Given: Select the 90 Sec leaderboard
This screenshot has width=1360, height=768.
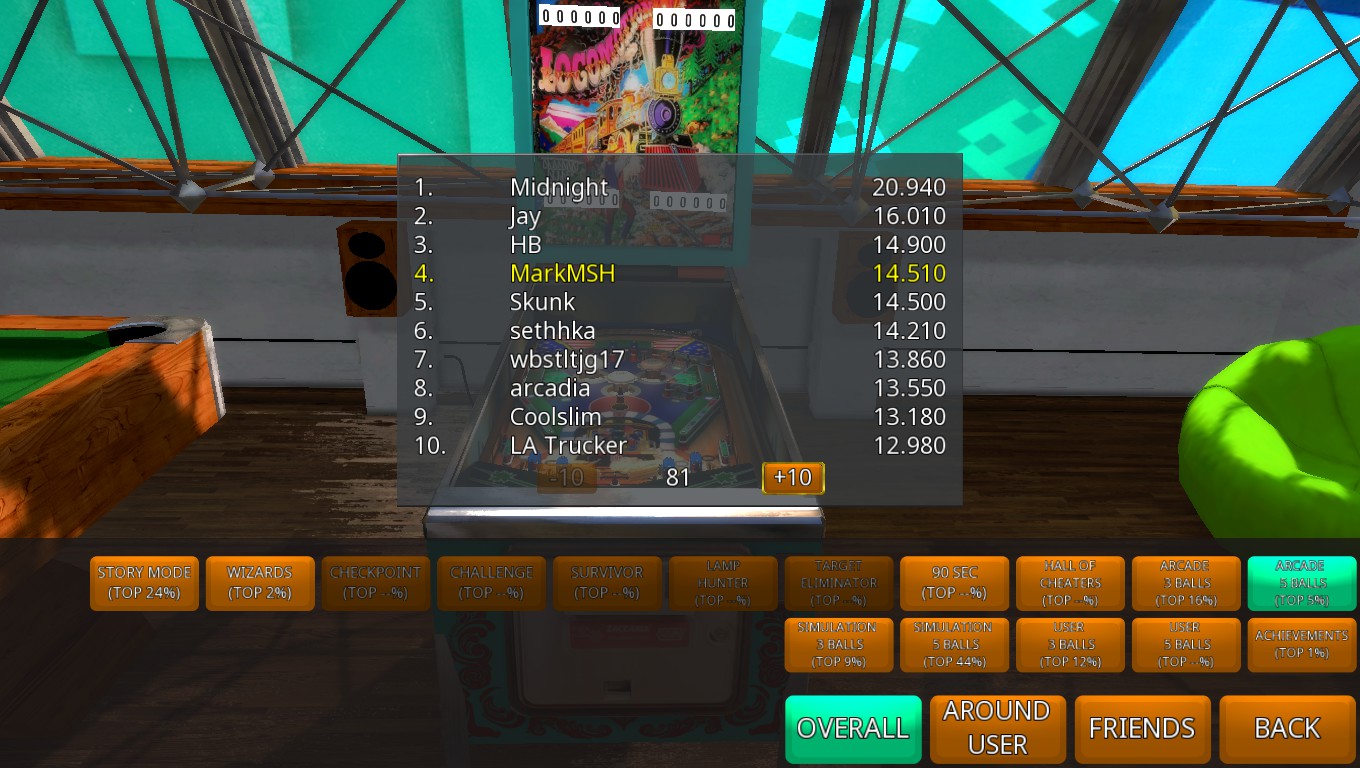Looking at the screenshot, I should pos(954,583).
